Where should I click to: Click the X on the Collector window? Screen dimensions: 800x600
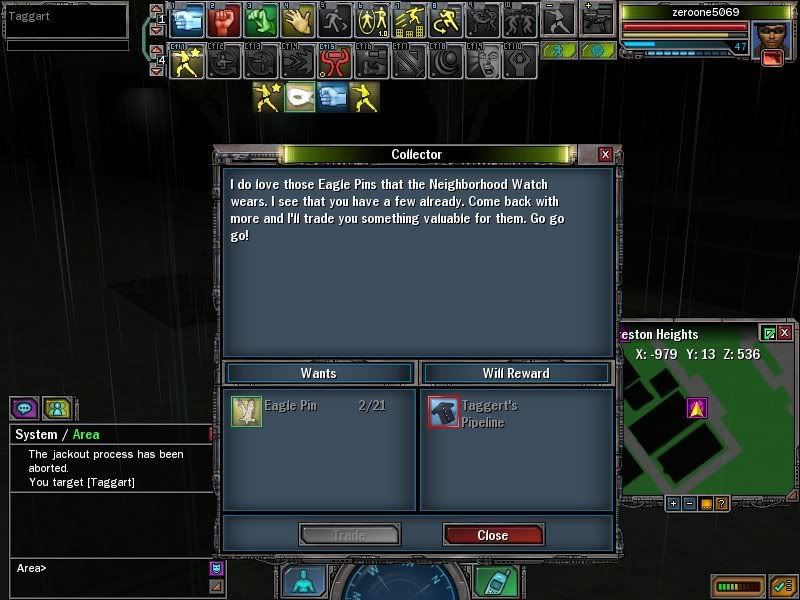coord(604,155)
